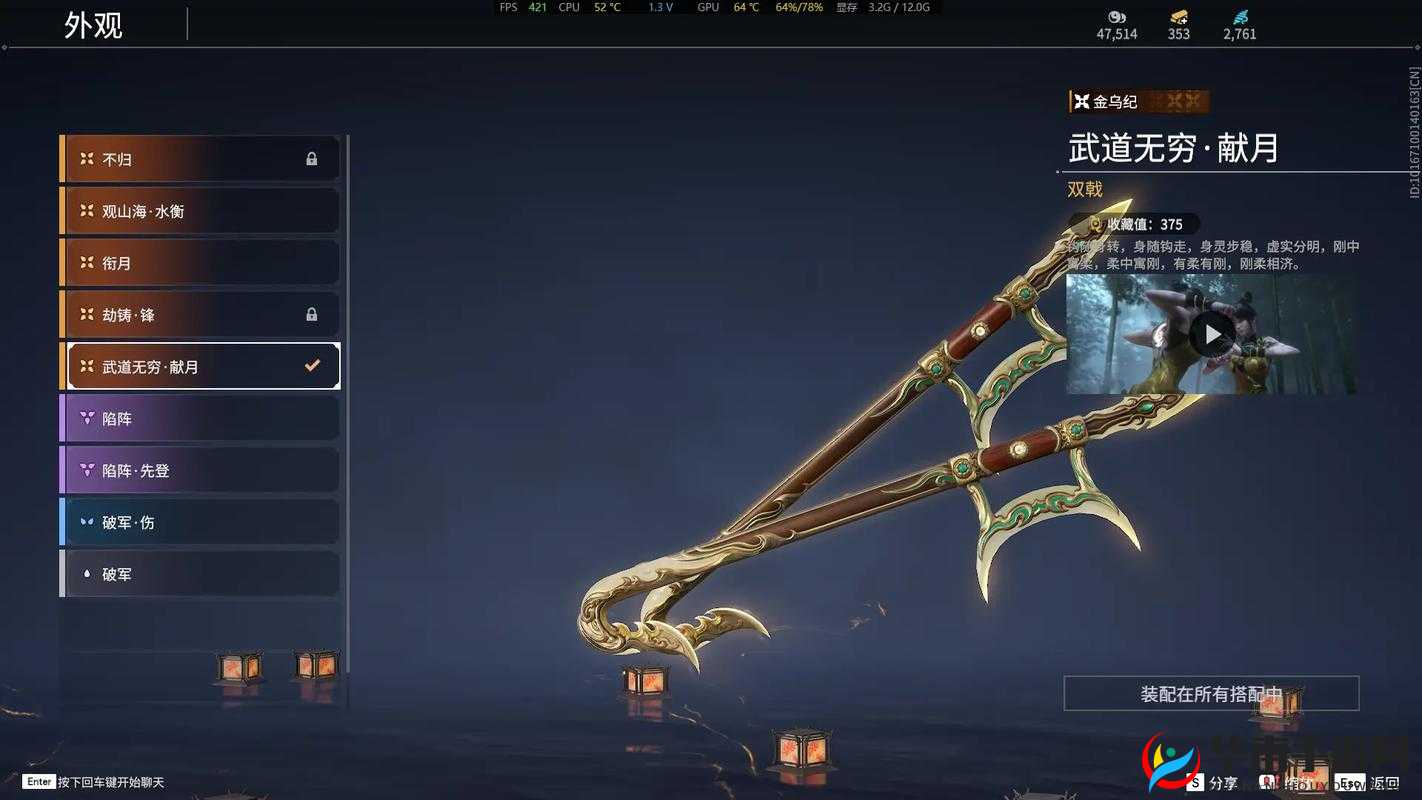Click the lock icon on the 劫铸·锋 skin
The width and height of the screenshot is (1422, 800).
(310, 314)
